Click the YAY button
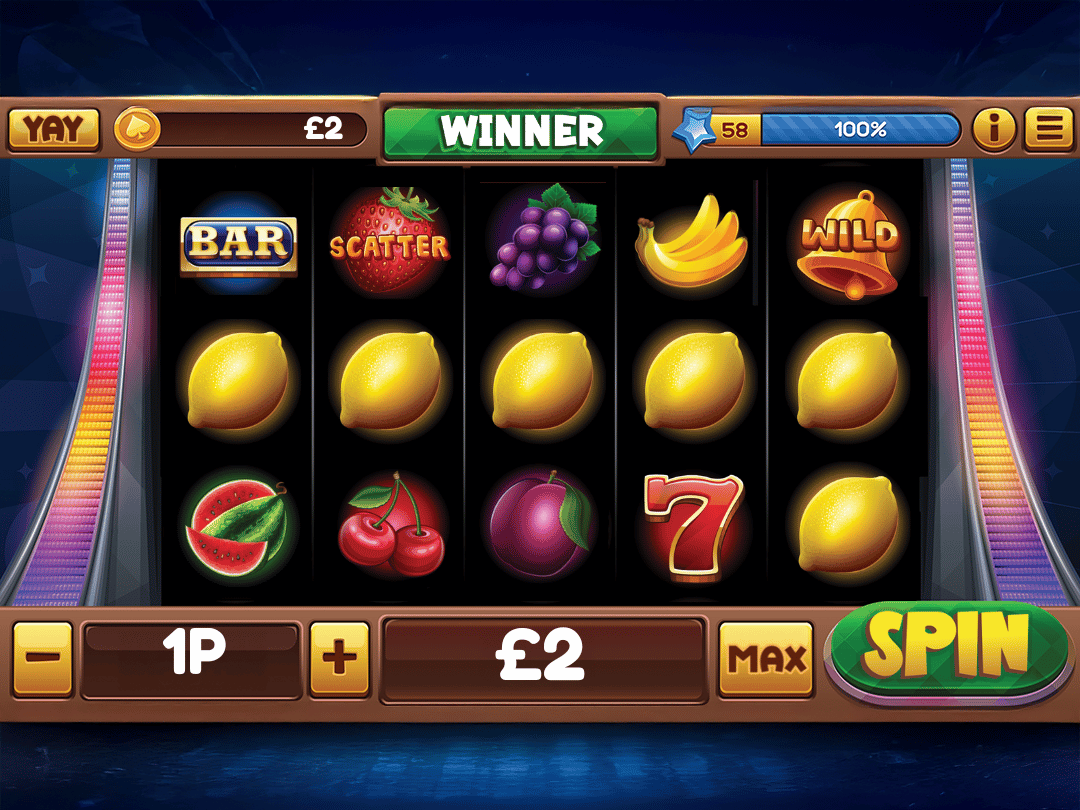Image resolution: width=1080 pixels, height=810 pixels. tap(54, 129)
